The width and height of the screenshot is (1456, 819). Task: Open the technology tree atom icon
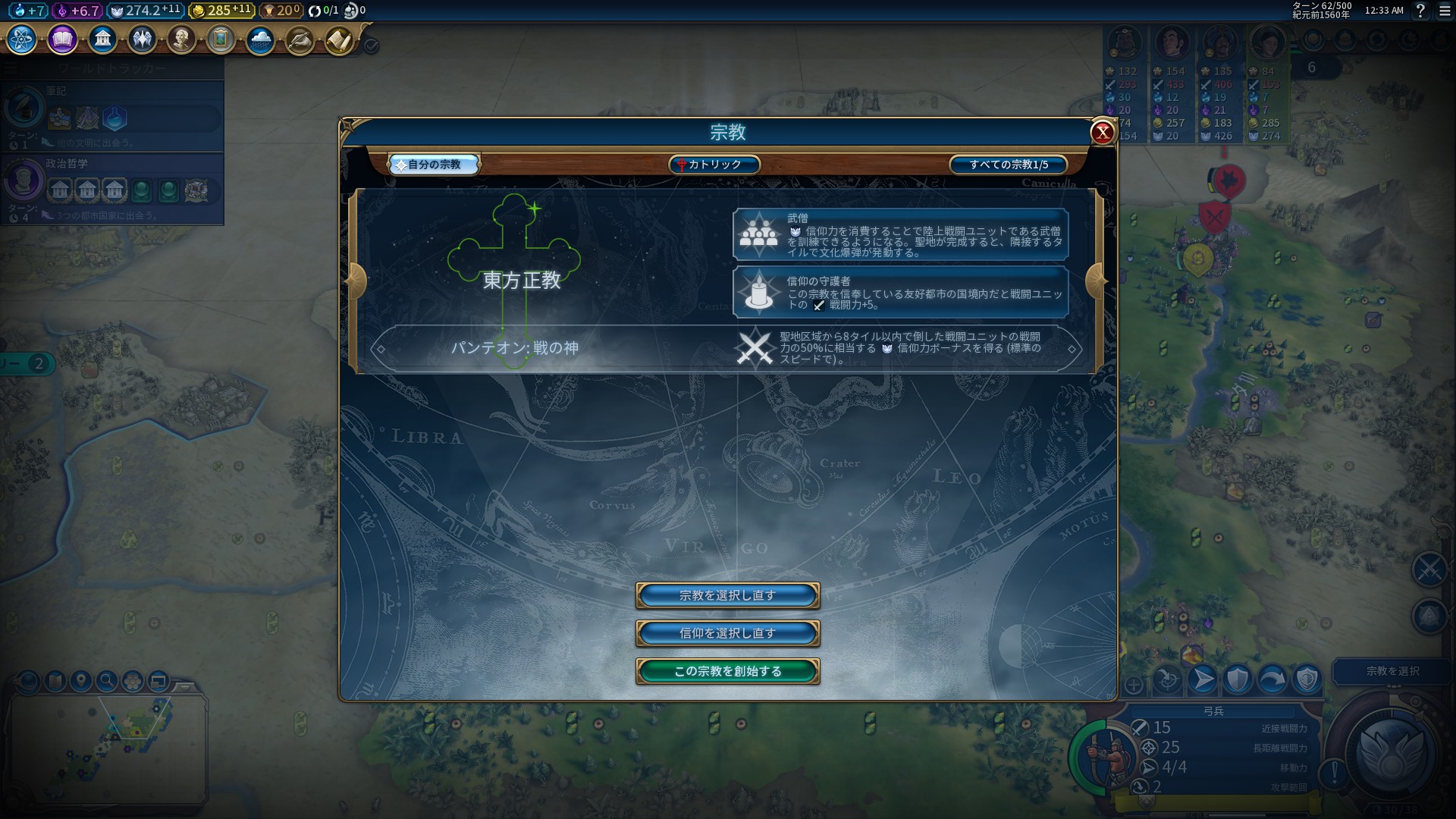[21, 39]
